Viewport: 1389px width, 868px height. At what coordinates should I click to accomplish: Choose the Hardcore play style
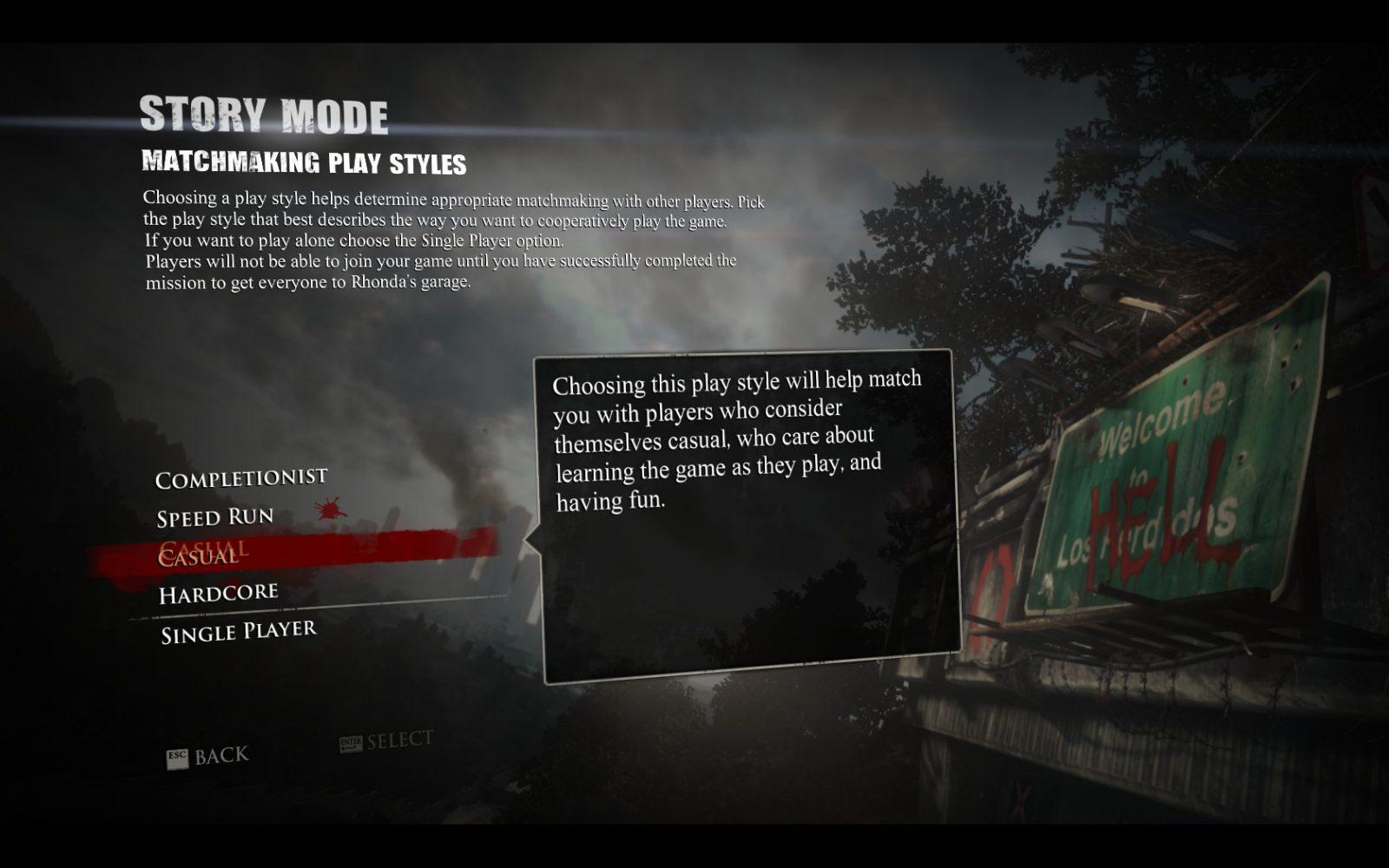218,595
